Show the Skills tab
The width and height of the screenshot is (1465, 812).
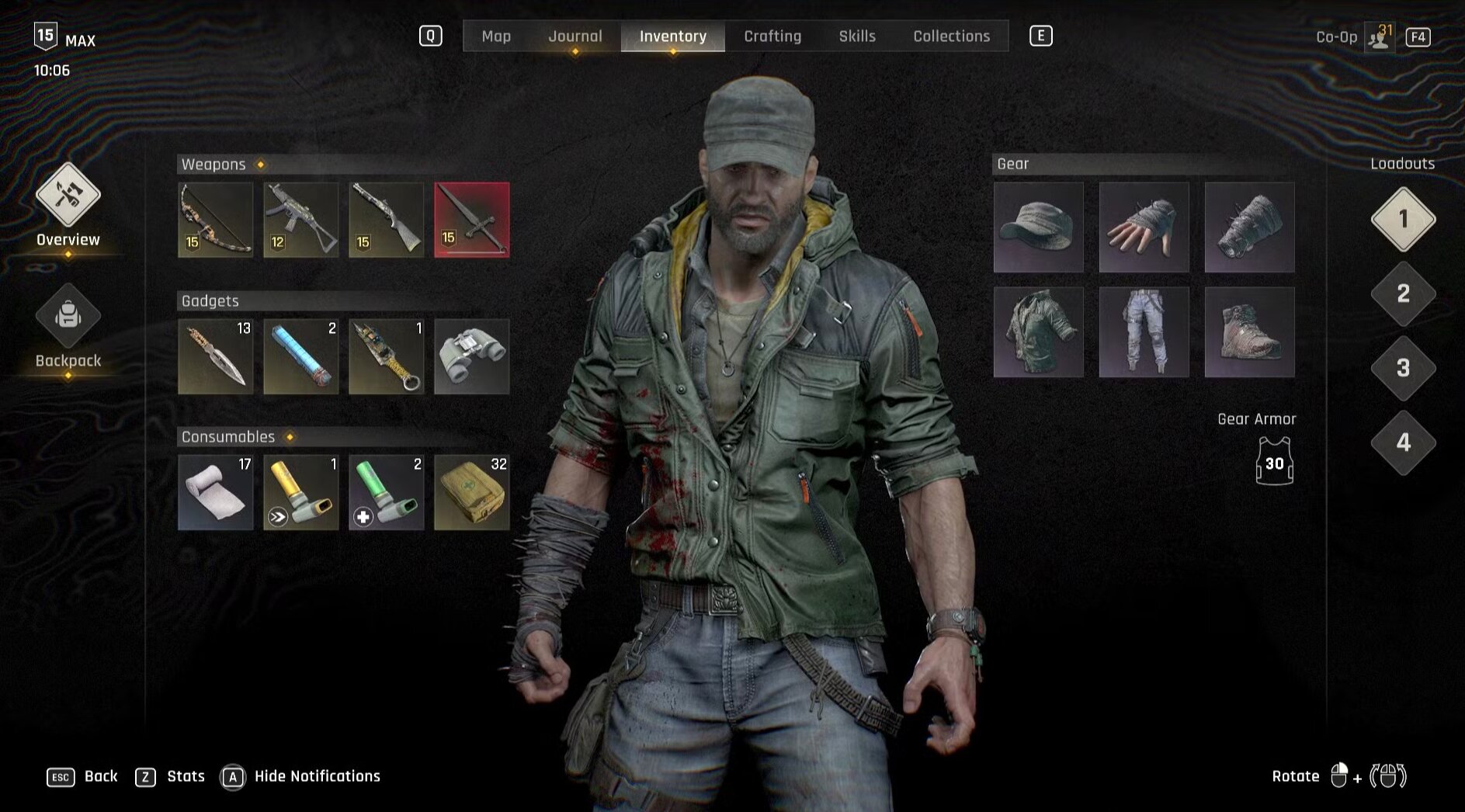coord(857,36)
